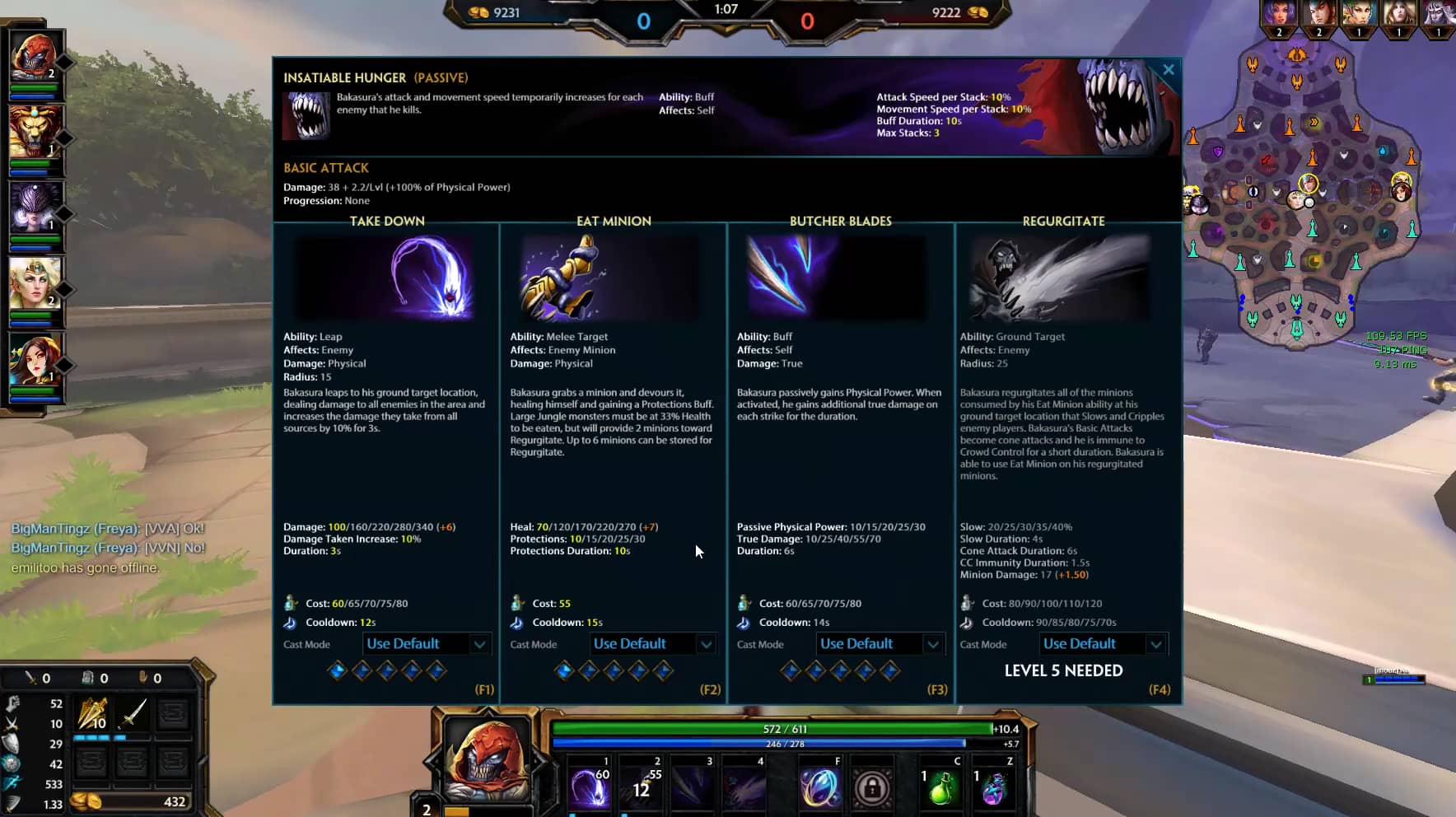
Task: Use the green health potion consumable
Action: (x=941, y=788)
